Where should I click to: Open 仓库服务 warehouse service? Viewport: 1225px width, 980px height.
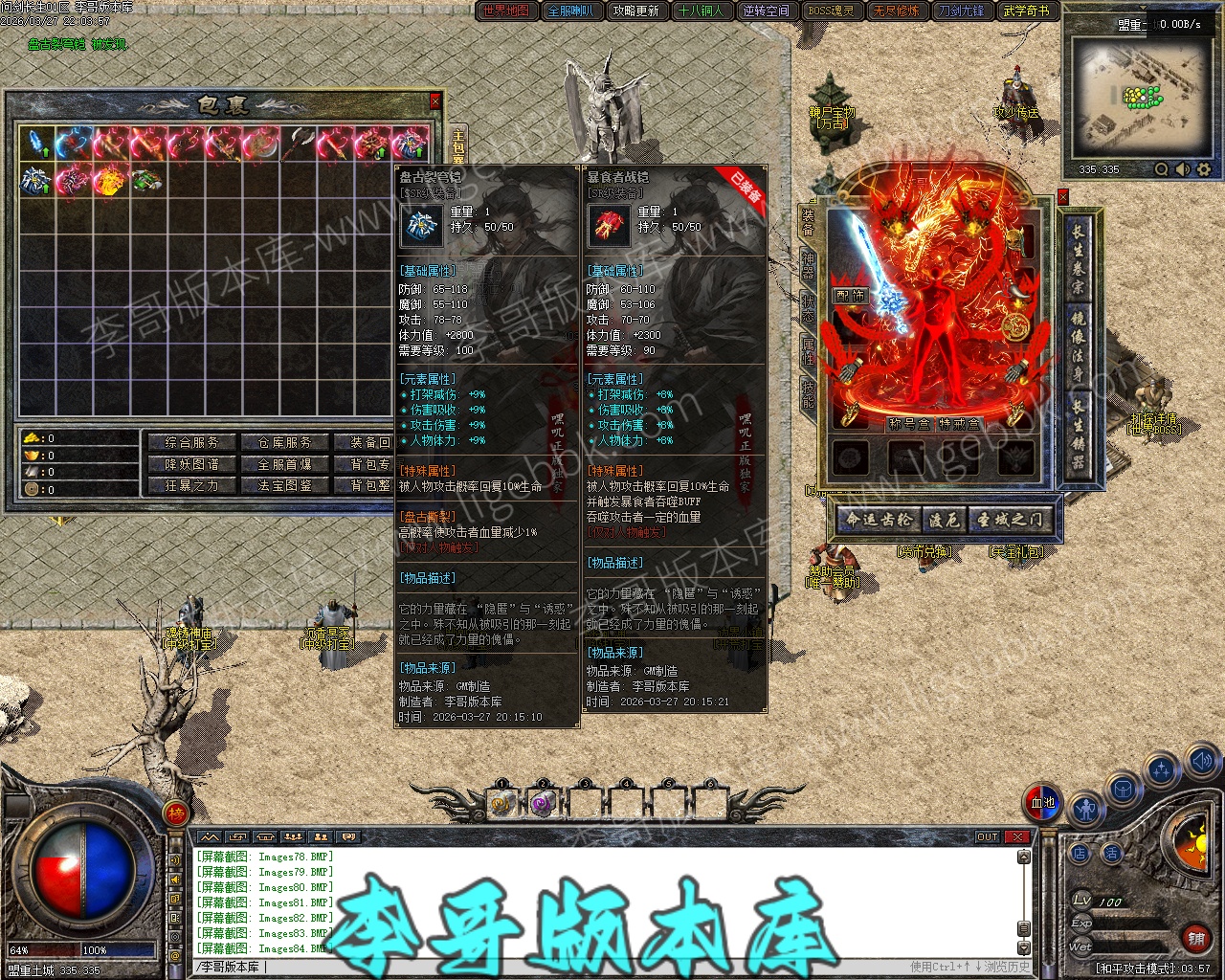(284, 442)
